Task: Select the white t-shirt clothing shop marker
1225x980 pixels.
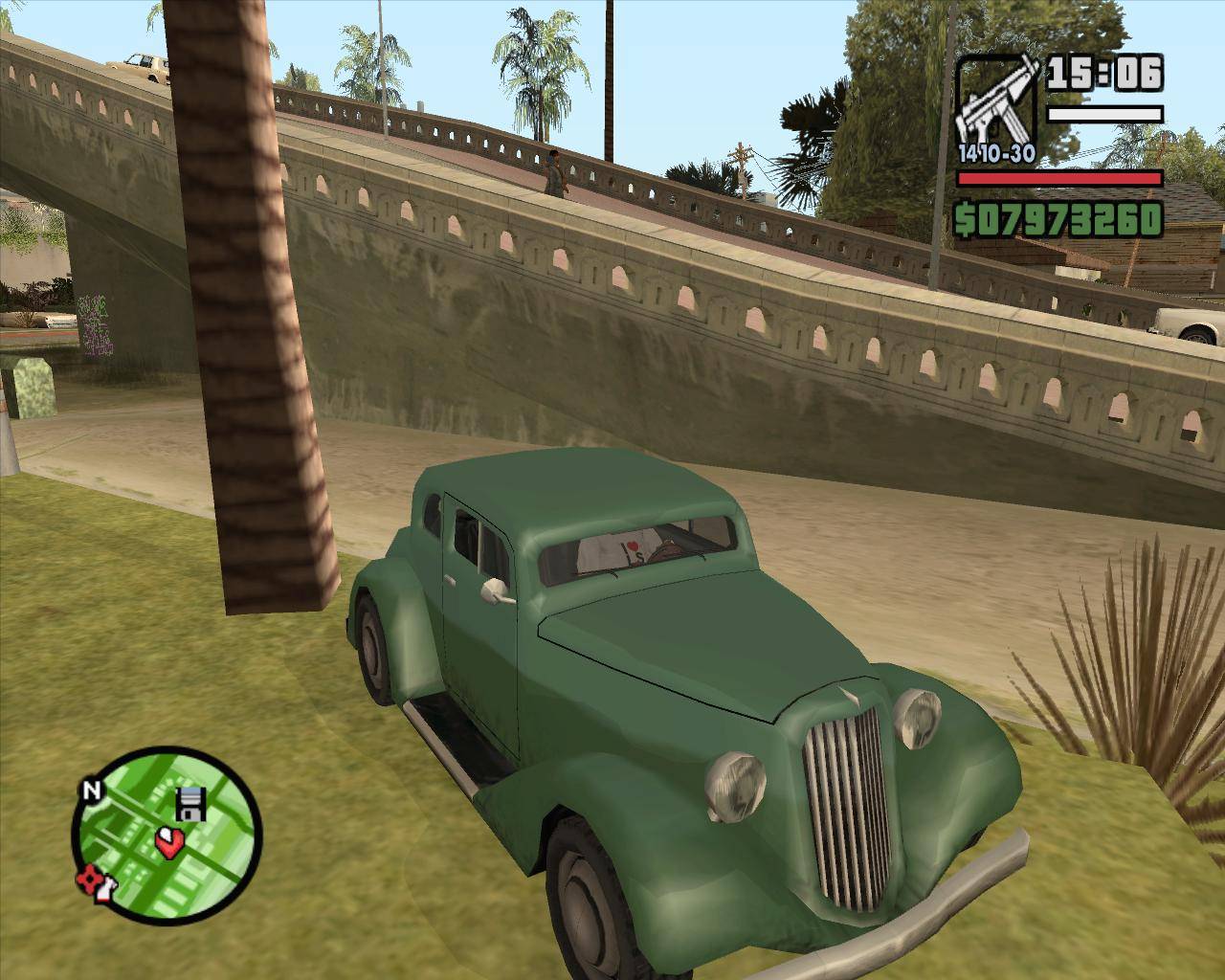Action: click(x=104, y=889)
